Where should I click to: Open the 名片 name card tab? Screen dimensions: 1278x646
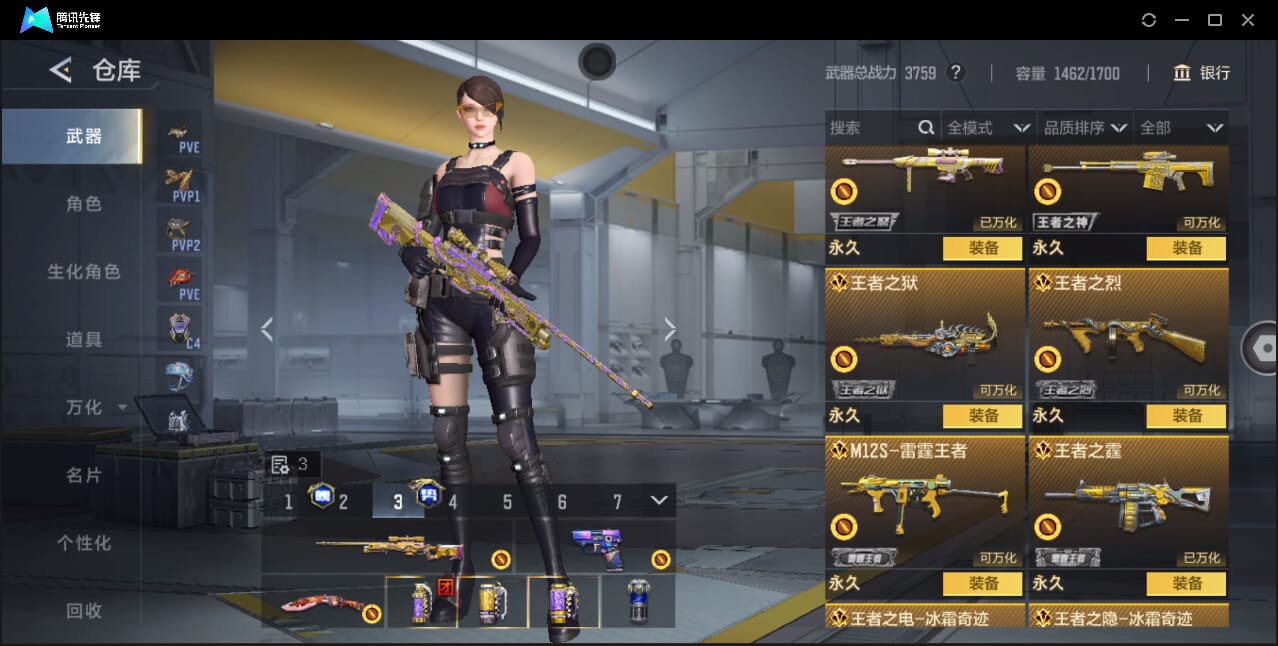tap(84, 475)
